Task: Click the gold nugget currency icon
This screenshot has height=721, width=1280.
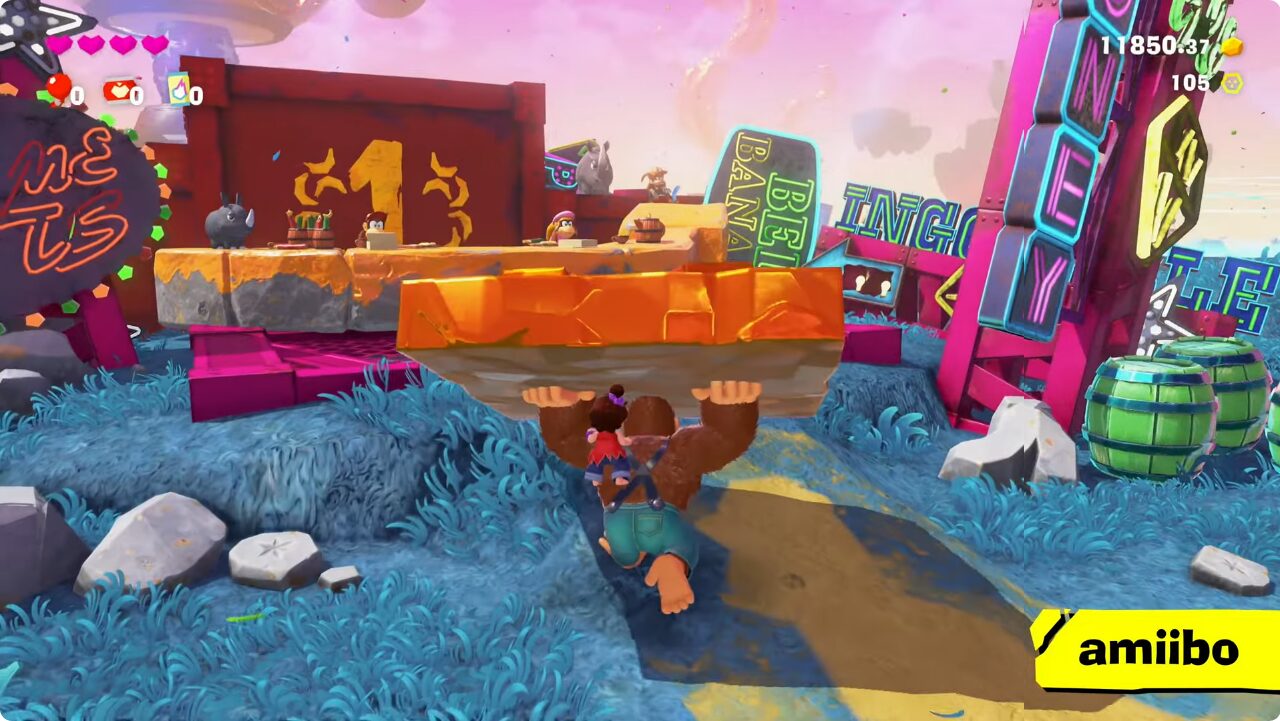Action: tap(1232, 46)
